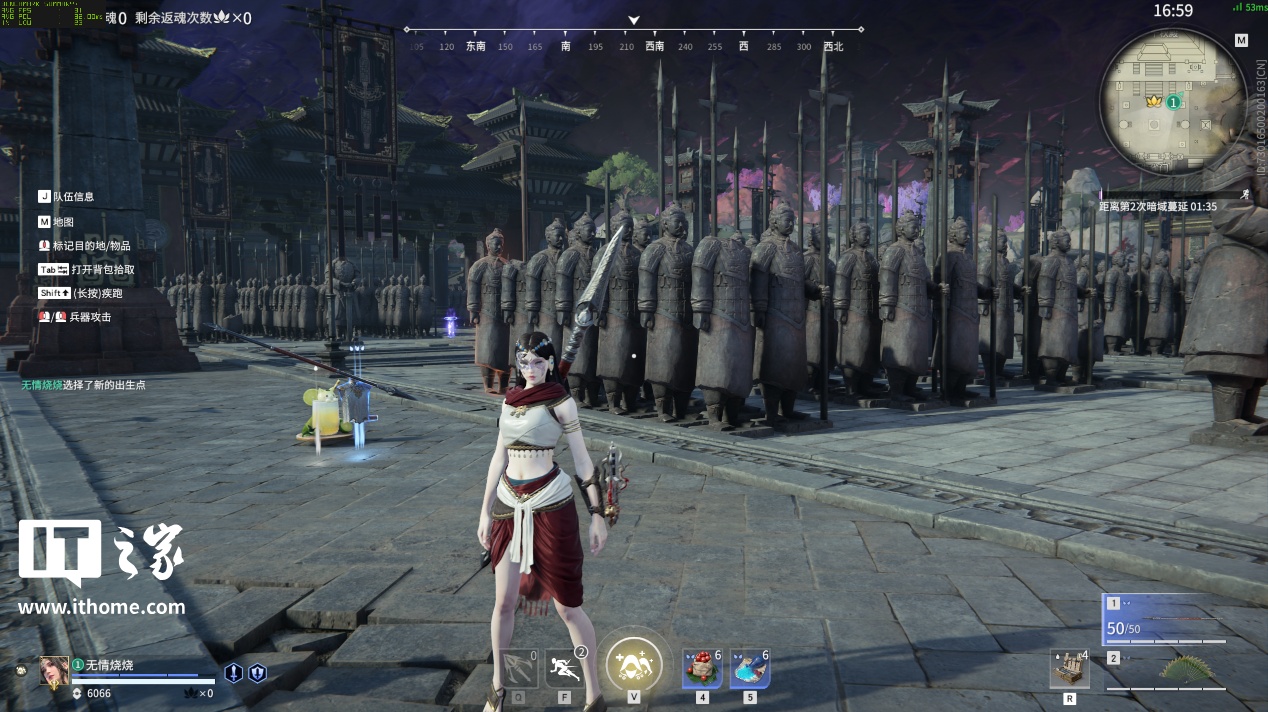Use the red berry healing bag item
This screenshot has width=1268, height=712.
(x=701, y=668)
